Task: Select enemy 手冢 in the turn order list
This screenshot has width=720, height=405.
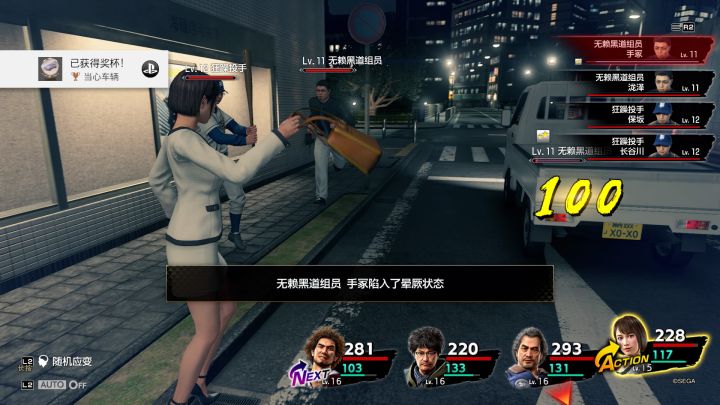Action: click(640, 49)
